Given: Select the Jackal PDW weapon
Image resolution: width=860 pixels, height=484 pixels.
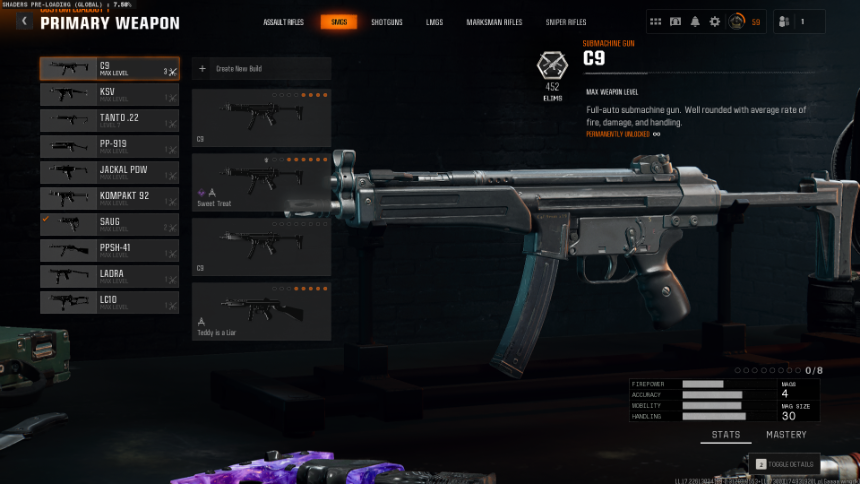Looking at the screenshot, I should coord(109,173).
